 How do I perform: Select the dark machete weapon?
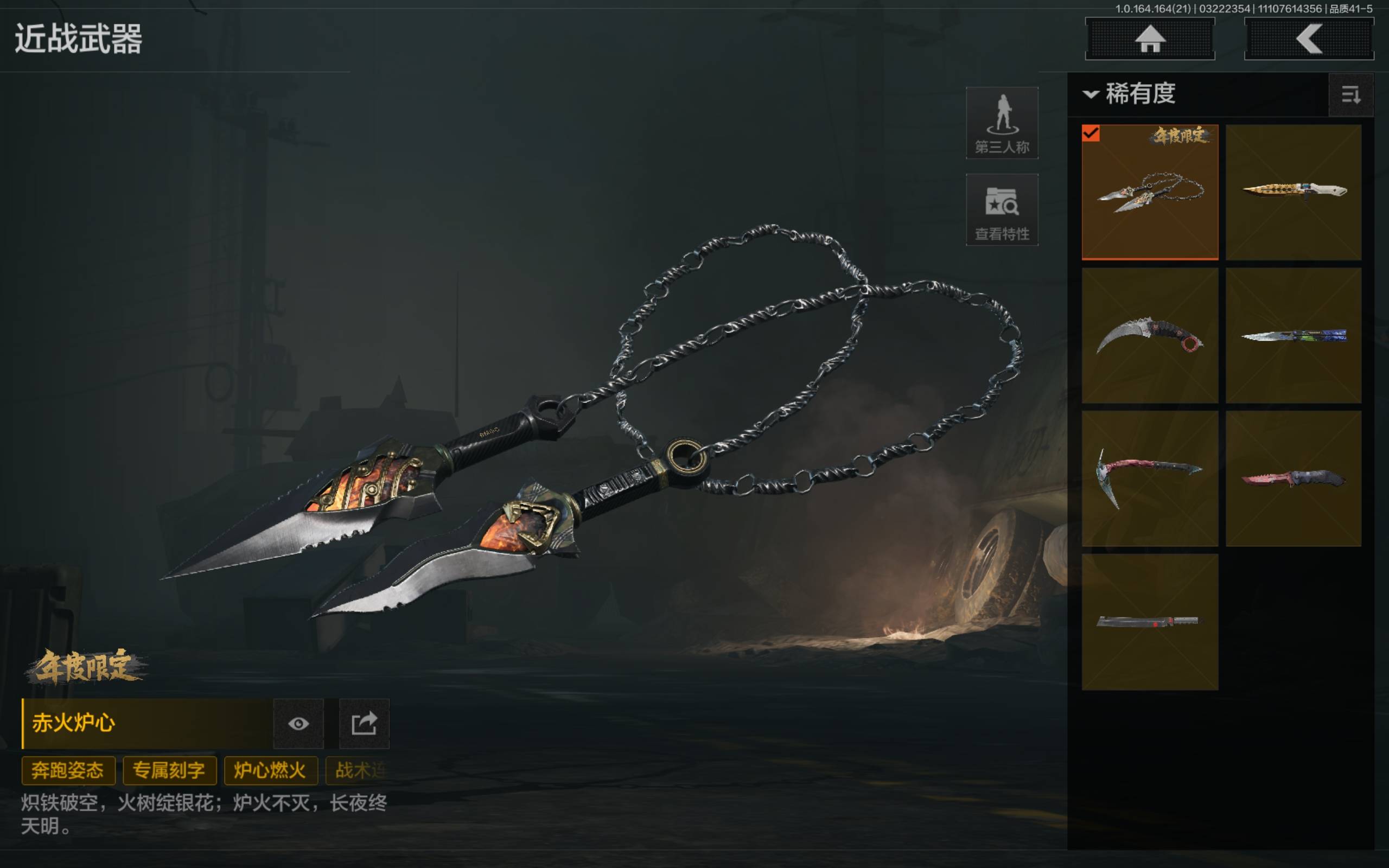[1150, 622]
